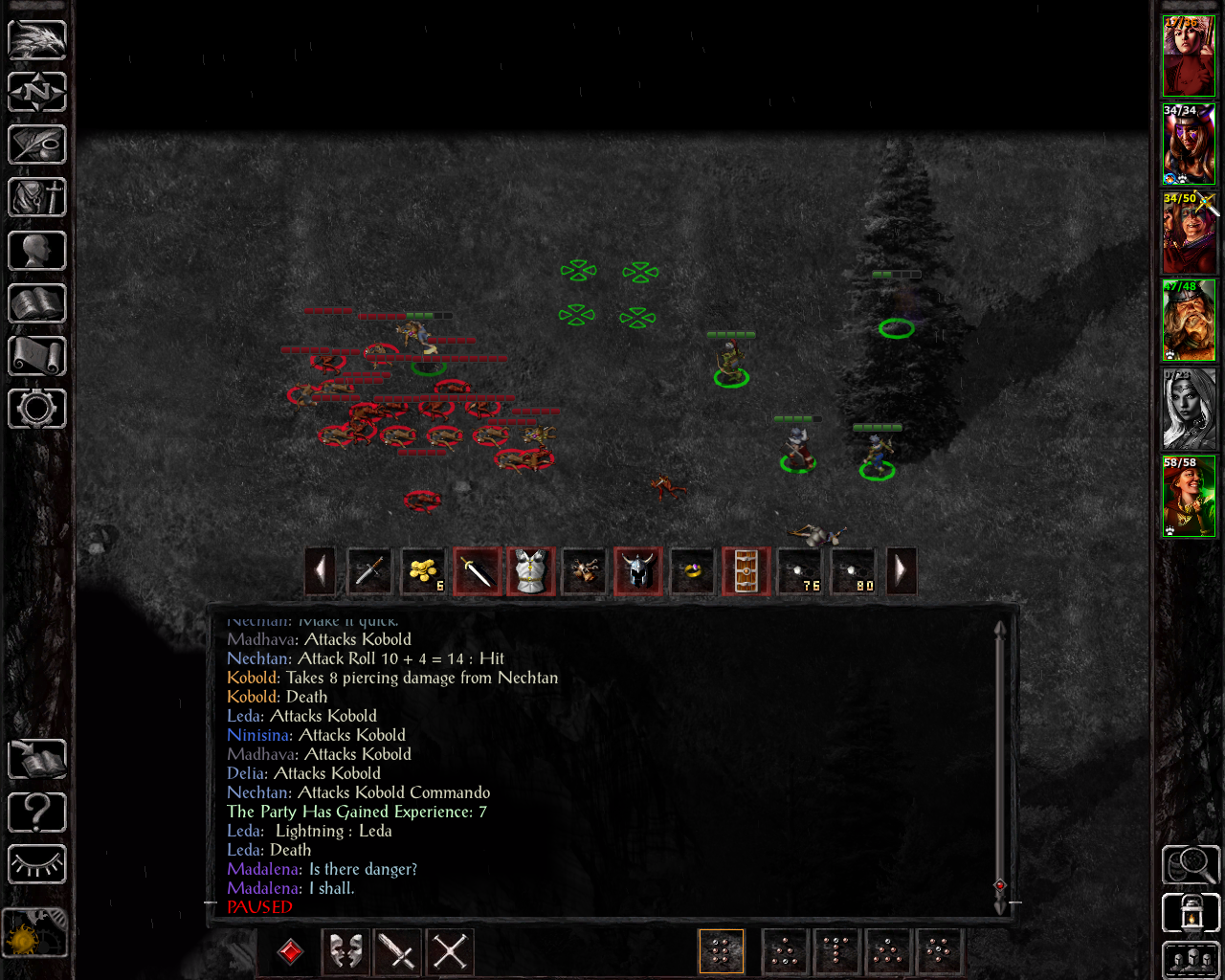This screenshot has height=980, width=1225.
Task: Click the red gem stop action button
Action: [291, 951]
